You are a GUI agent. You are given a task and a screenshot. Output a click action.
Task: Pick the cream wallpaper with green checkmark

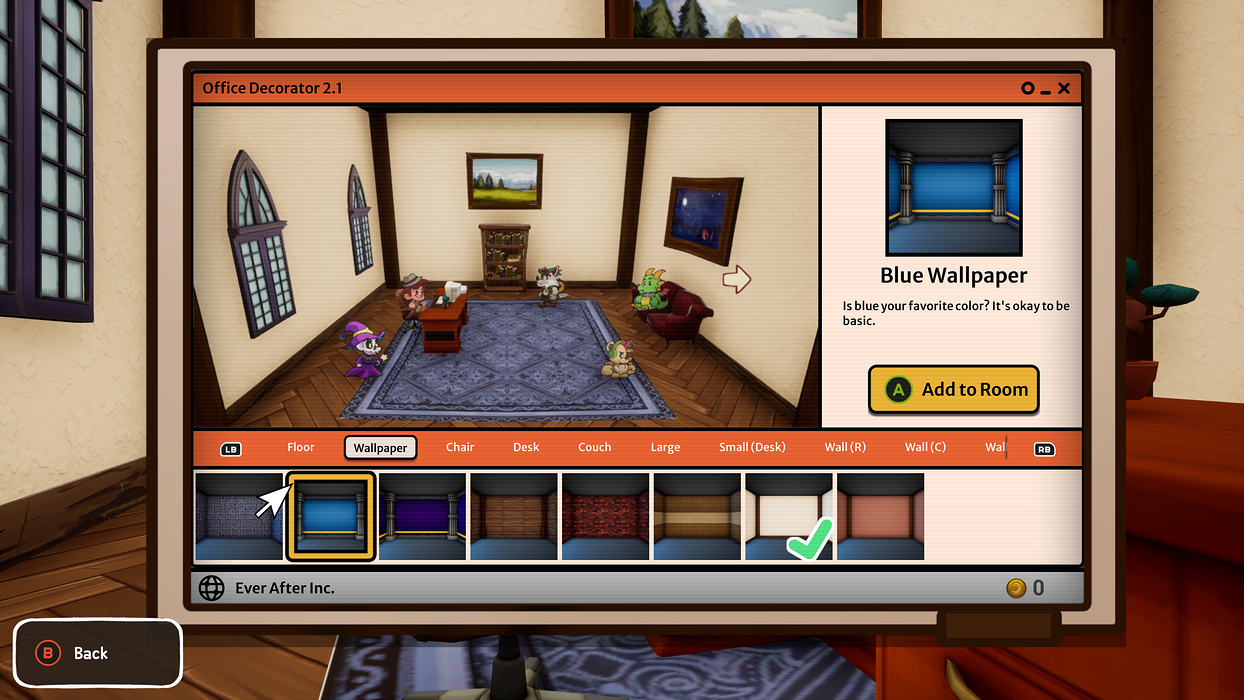point(789,517)
